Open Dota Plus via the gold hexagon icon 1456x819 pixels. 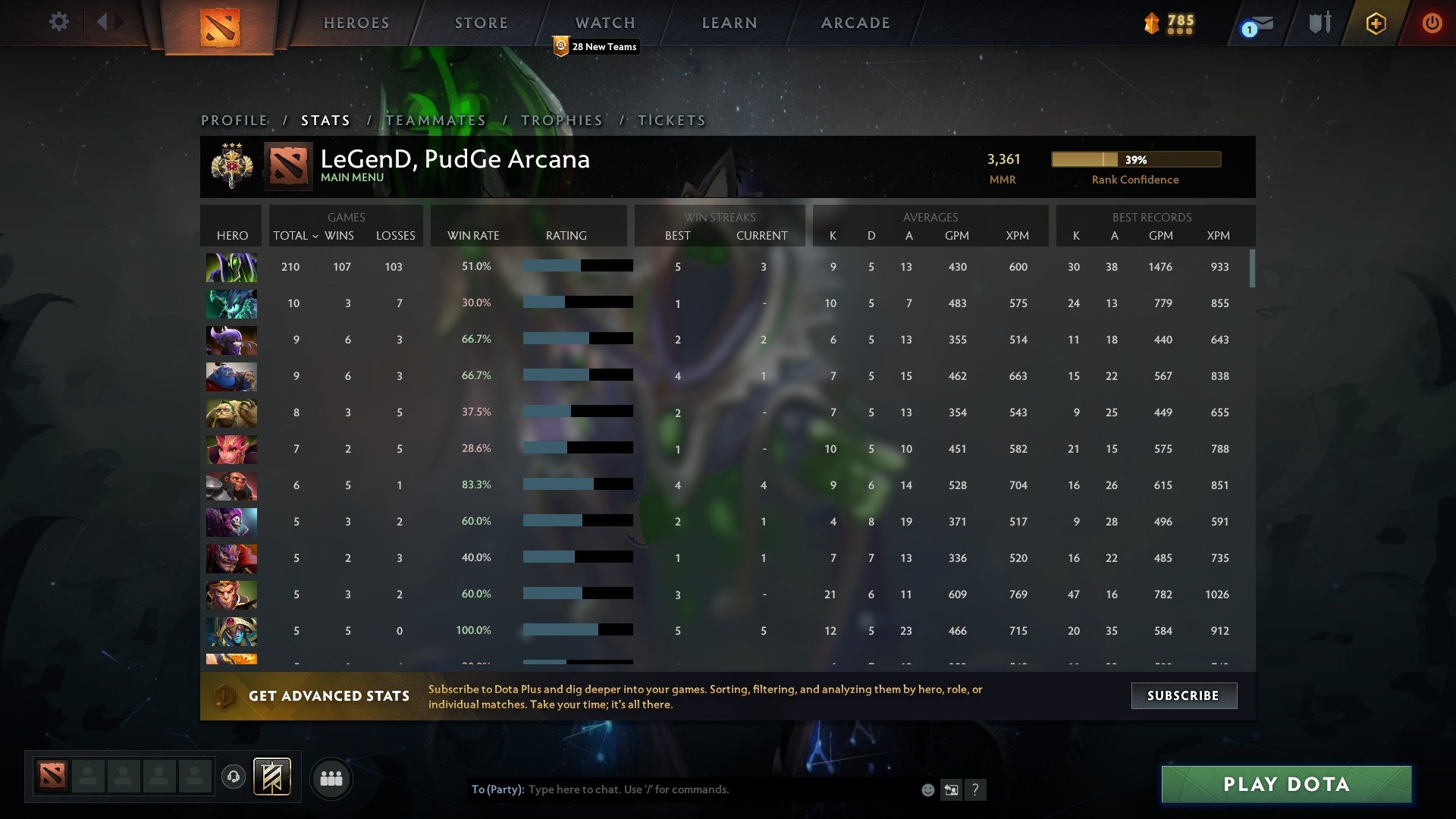point(1376,23)
